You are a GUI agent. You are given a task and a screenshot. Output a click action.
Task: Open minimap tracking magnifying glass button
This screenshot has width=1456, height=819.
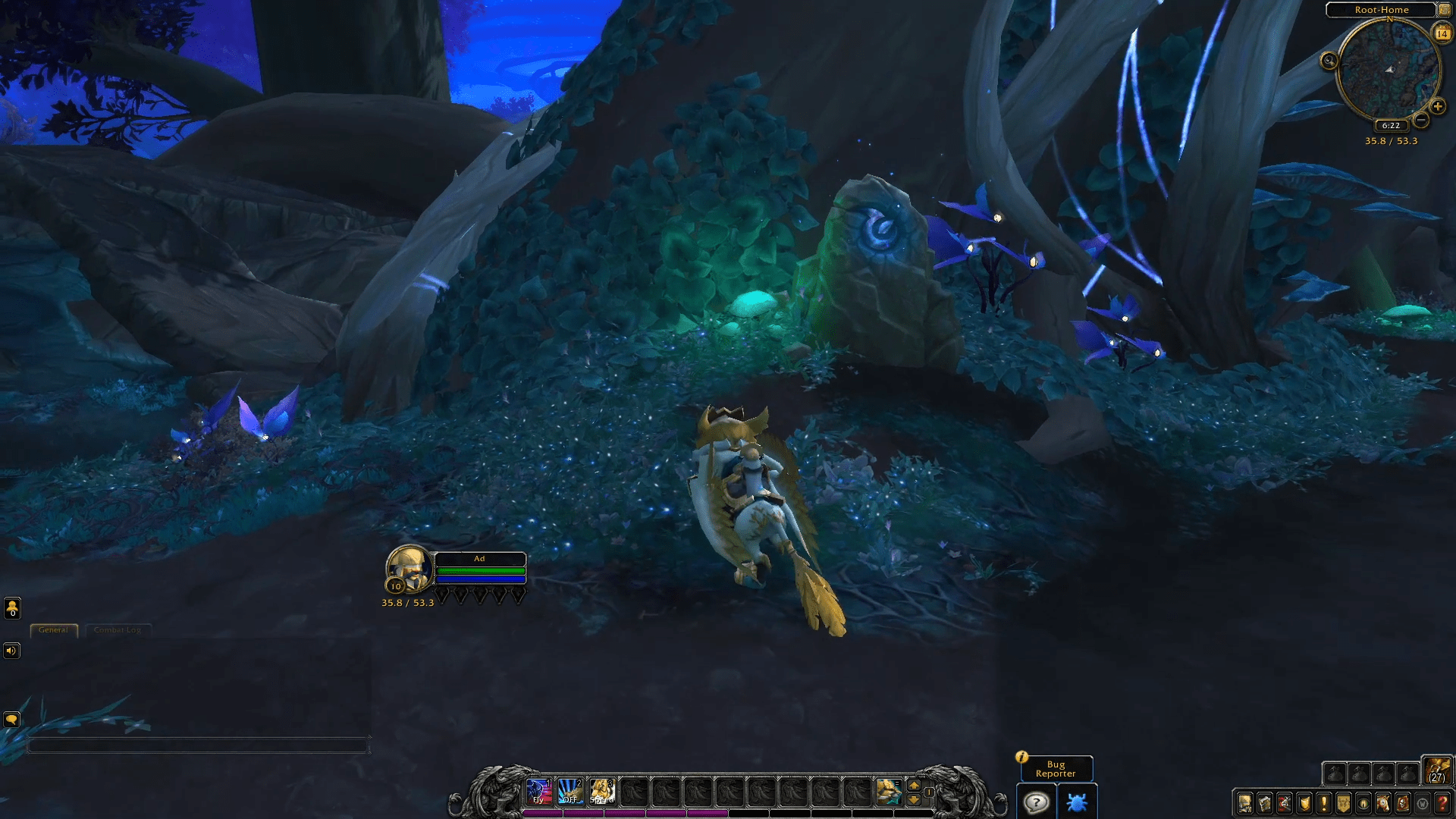(x=1329, y=61)
